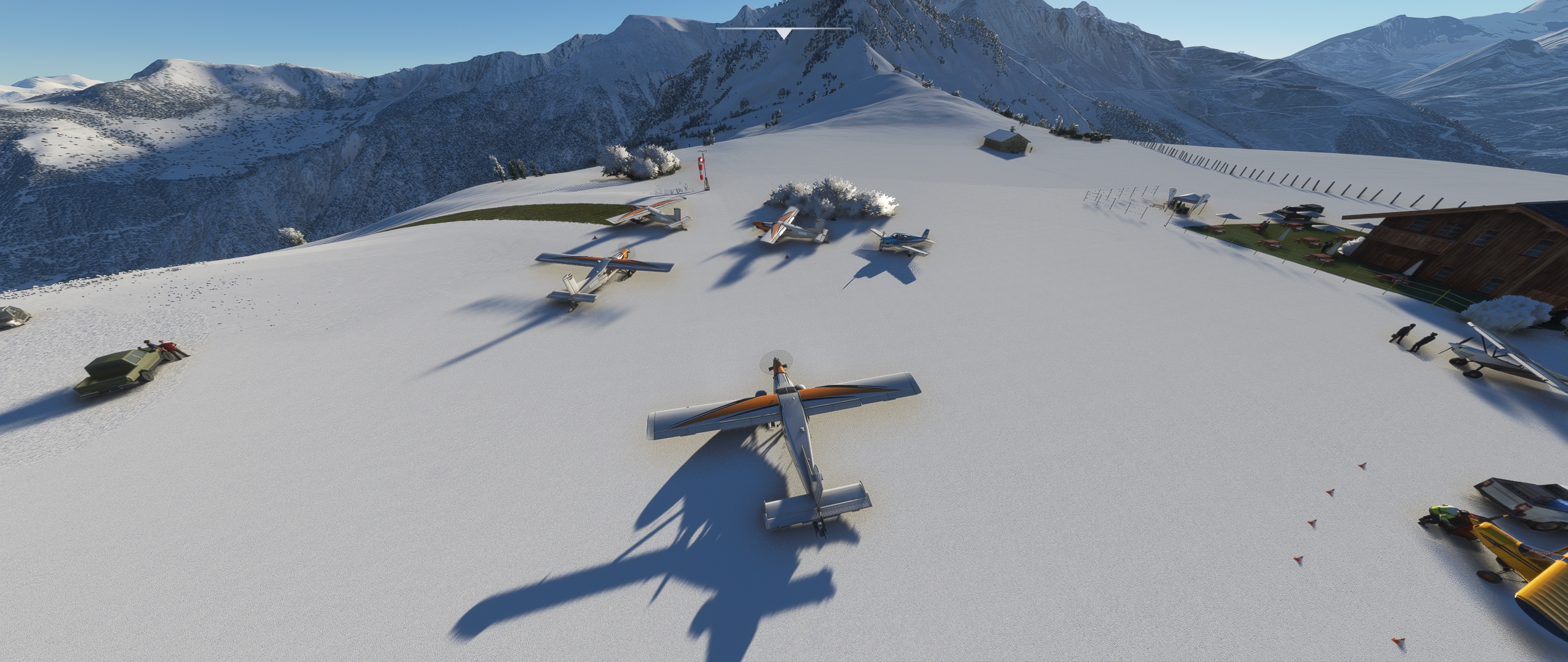Expand the toolbar via the downward arrow handle

[x=783, y=33]
